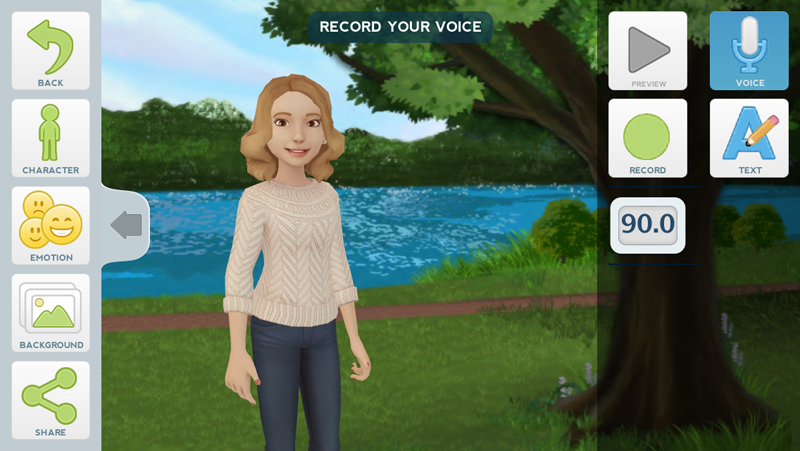Image resolution: width=800 pixels, height=451 pixels.
Task: Select the Voice microphone mode
Action: [749, 51]
